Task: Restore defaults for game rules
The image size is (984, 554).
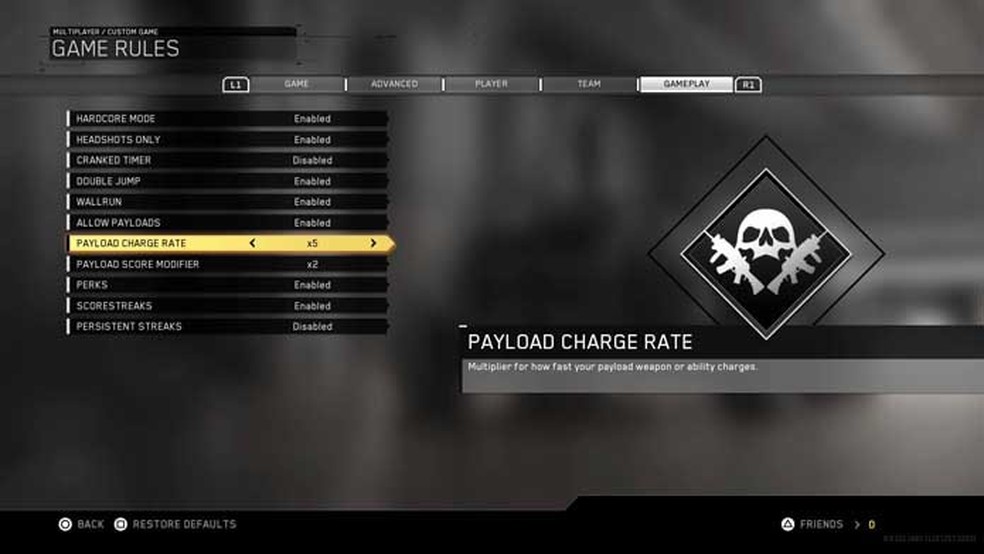Action: [x=175, y=524]
